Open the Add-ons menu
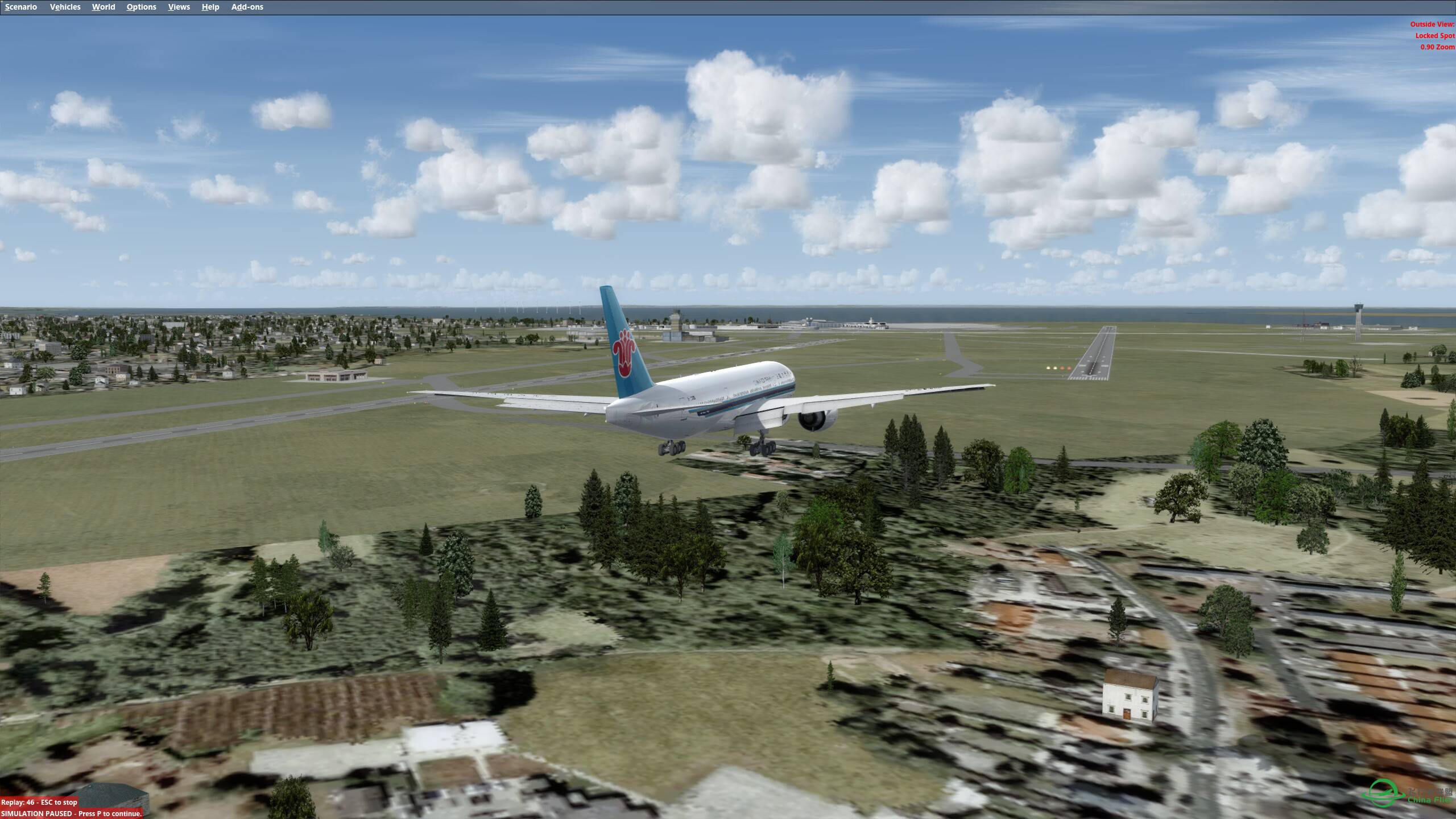This screenshot has width=1456, height=819. [x=247, y=7]
